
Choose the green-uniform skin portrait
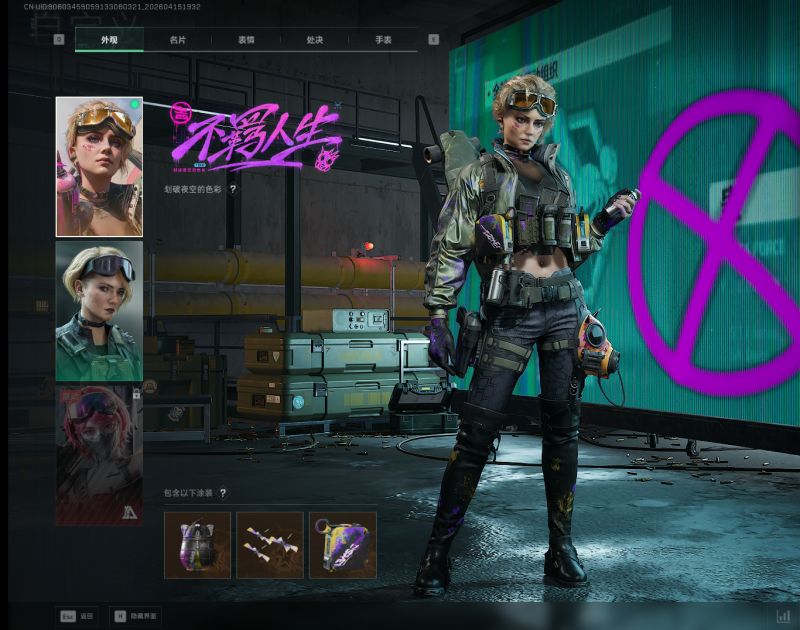[x=99, y=311]
